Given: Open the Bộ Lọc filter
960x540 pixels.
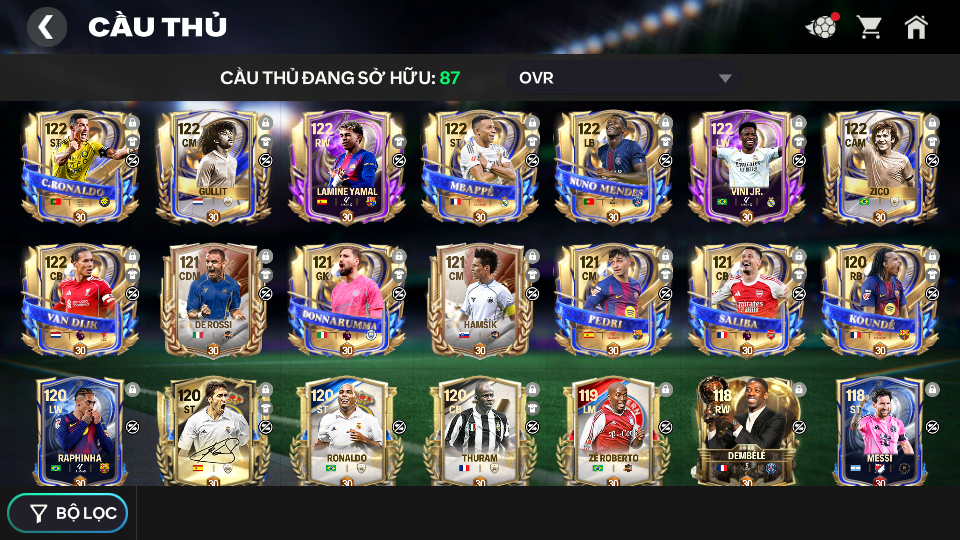Looking at the screenshot, I should tap(68, 513).
